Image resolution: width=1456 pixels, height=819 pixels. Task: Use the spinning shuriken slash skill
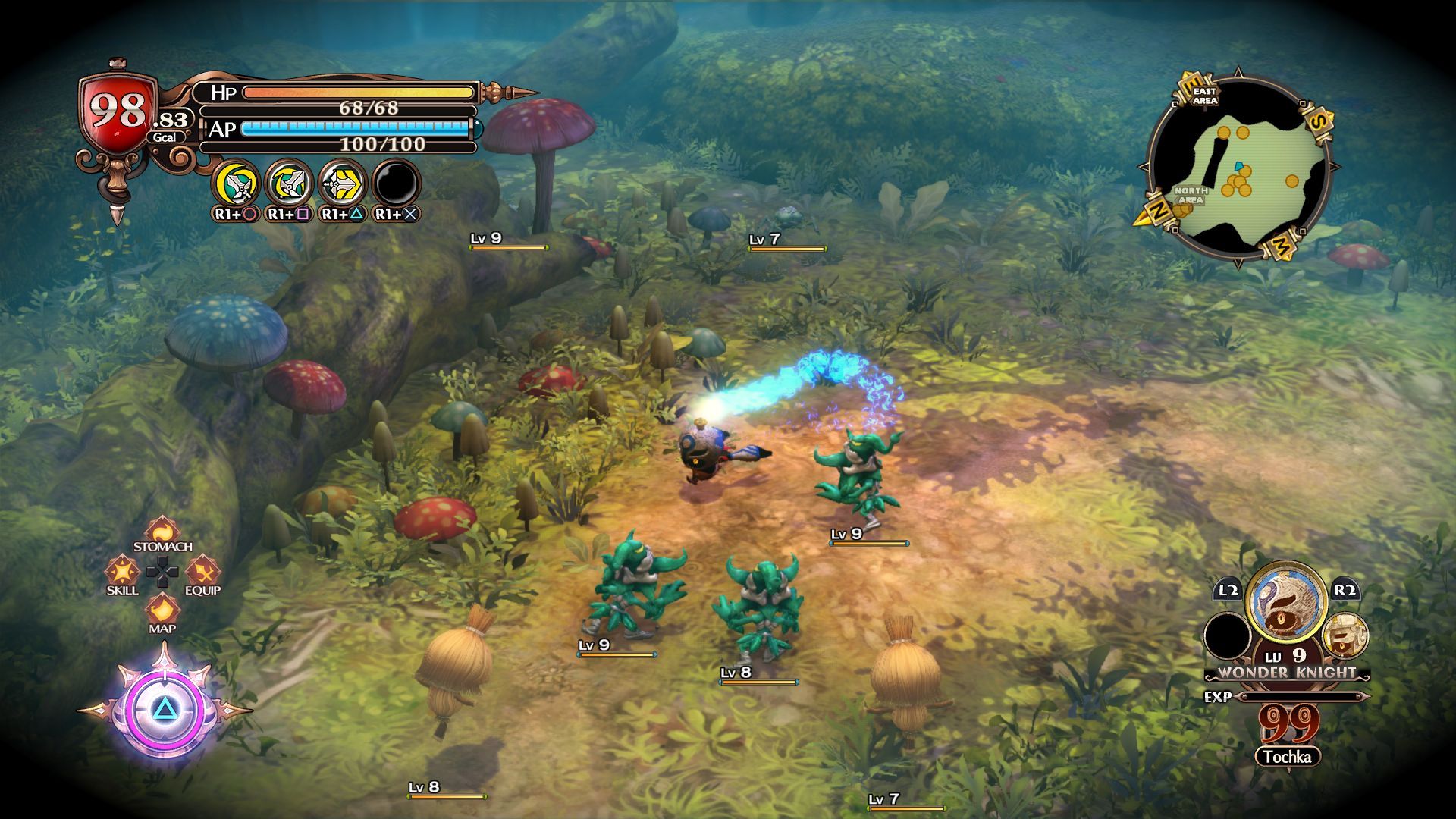coord(290,184)
